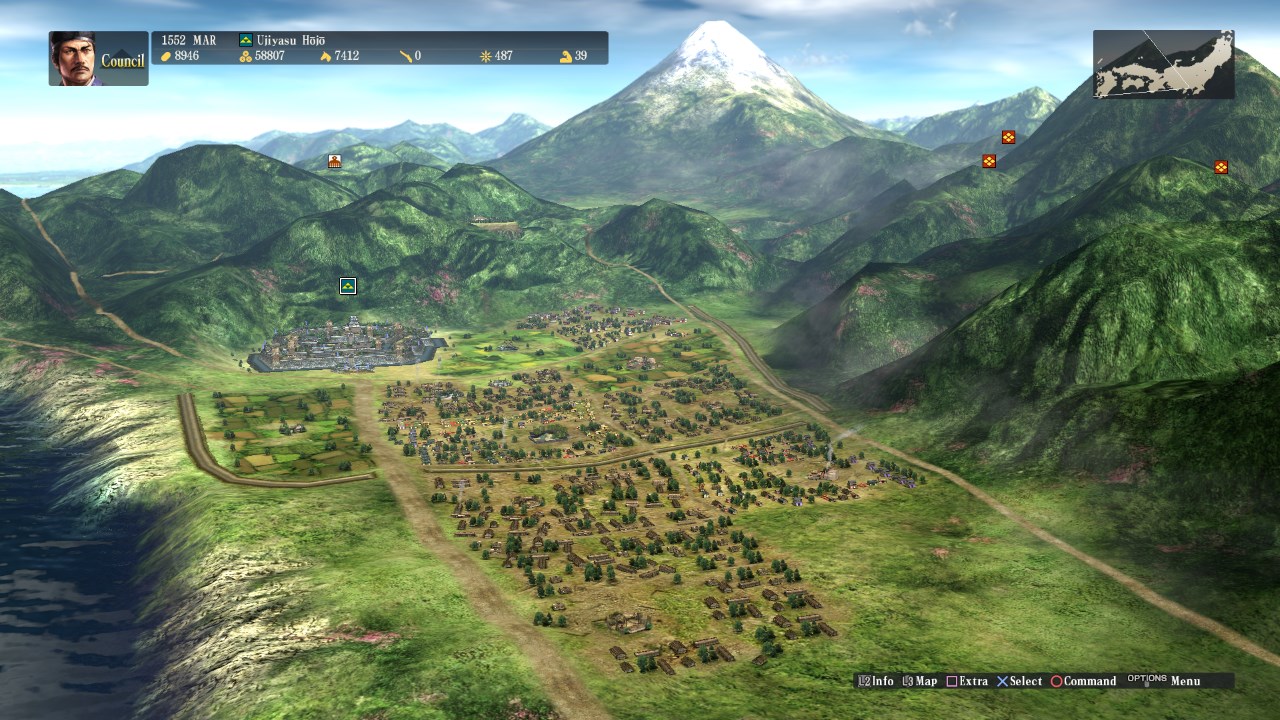Click the labor resource icon showing 39
Image resolution: width=1280 pixels, height=720 pixels.
click(x=566, y=56)
